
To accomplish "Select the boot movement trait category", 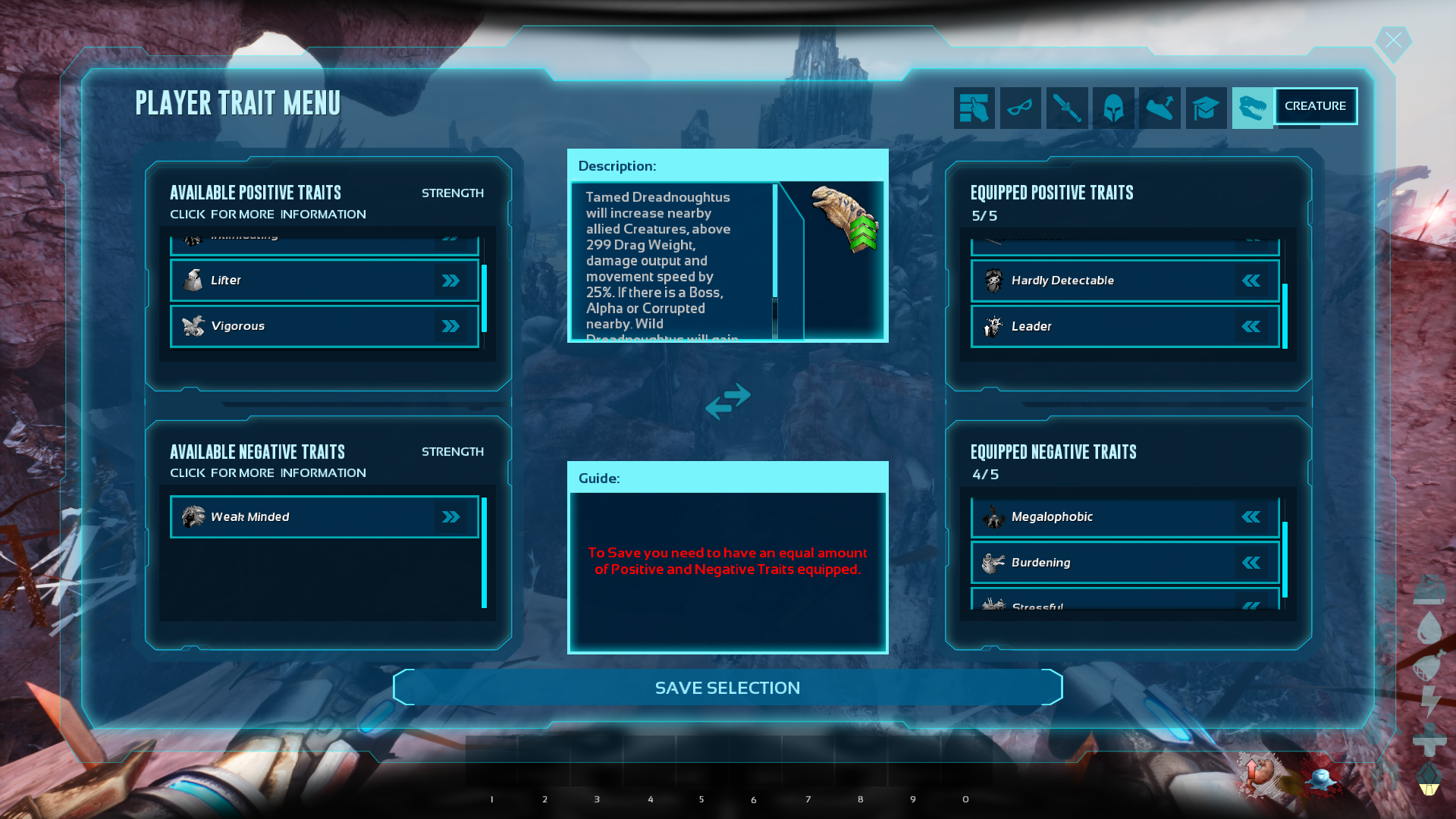I will 1159,107.
